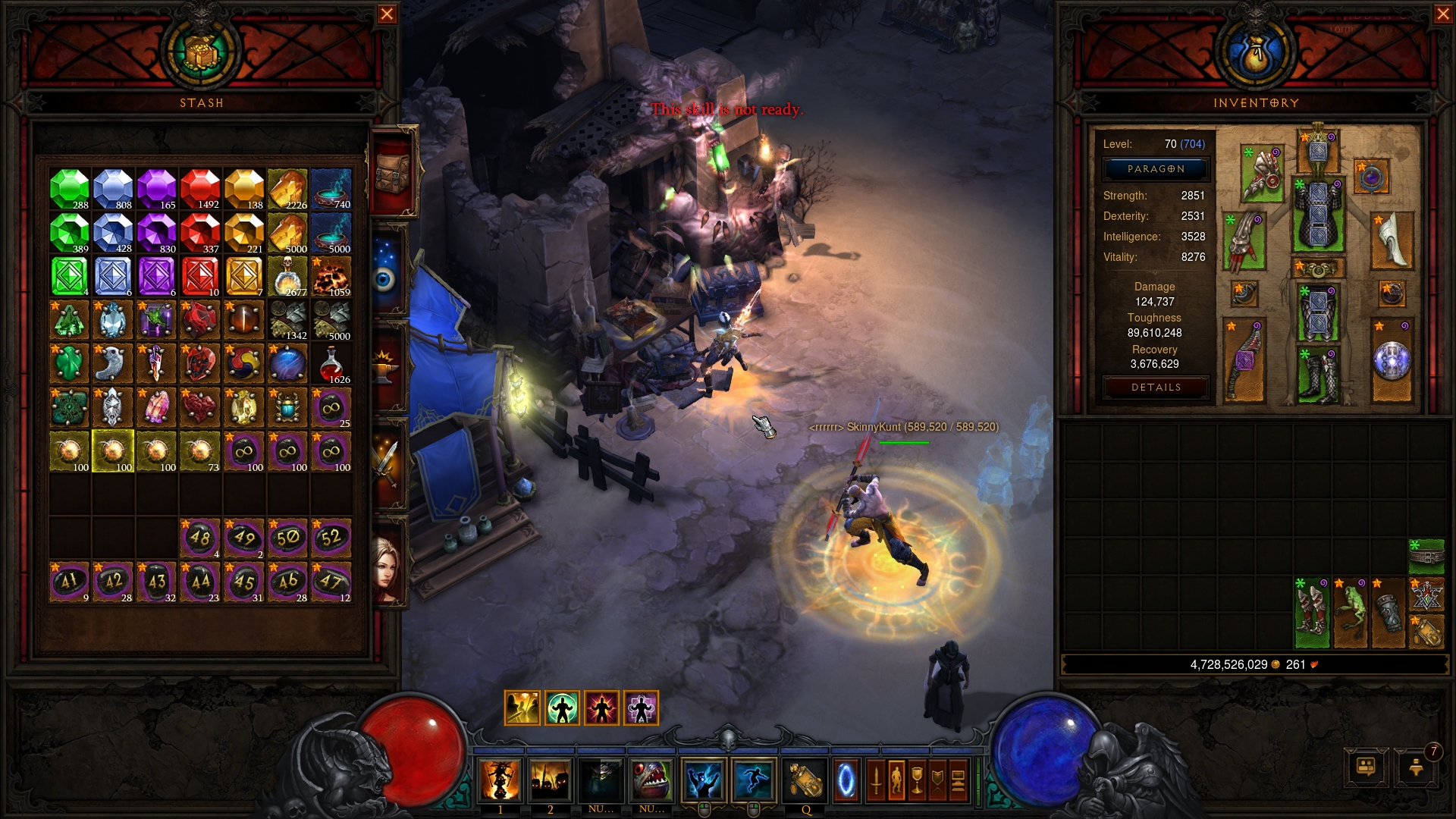Image resolution: width=1456 pixels, height=819 pixels.
Task: Select the equipped boots slot
Action: (1319, 376)
